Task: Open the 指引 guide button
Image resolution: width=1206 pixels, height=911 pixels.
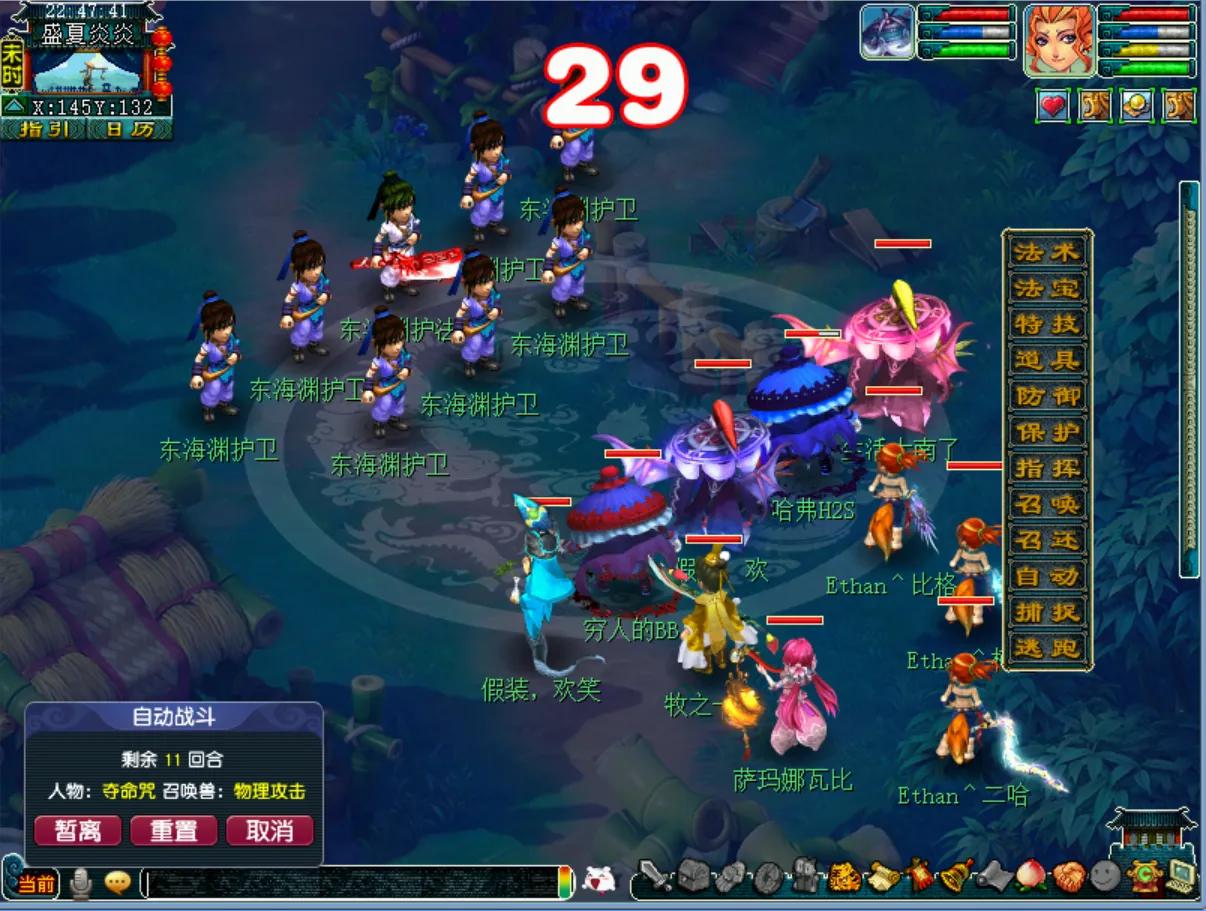Action: click(44, 130)
